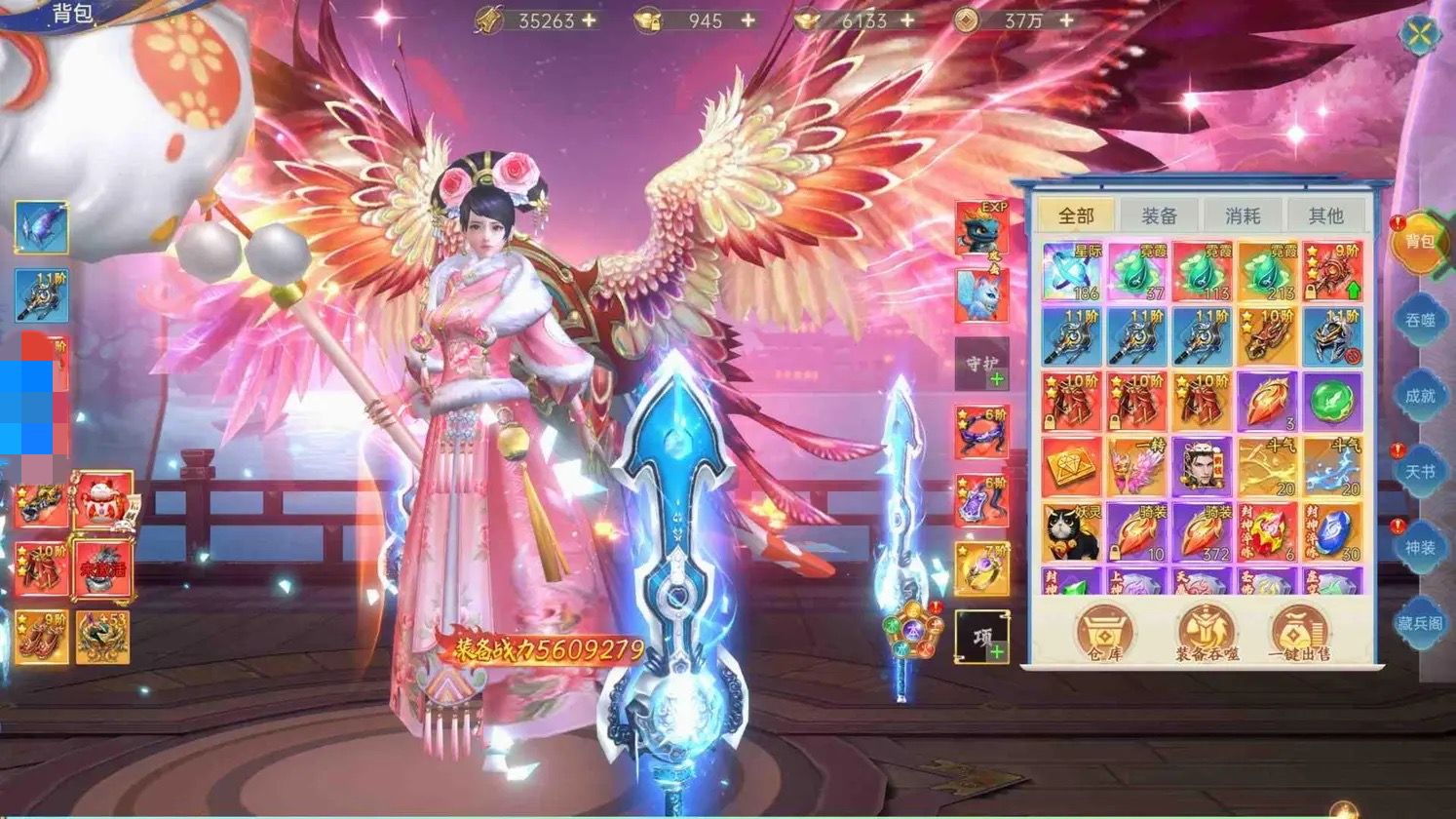Screen dimensions: 1456x819
Task: Select the equipped 9阶 boots slot
Action: 42,638
